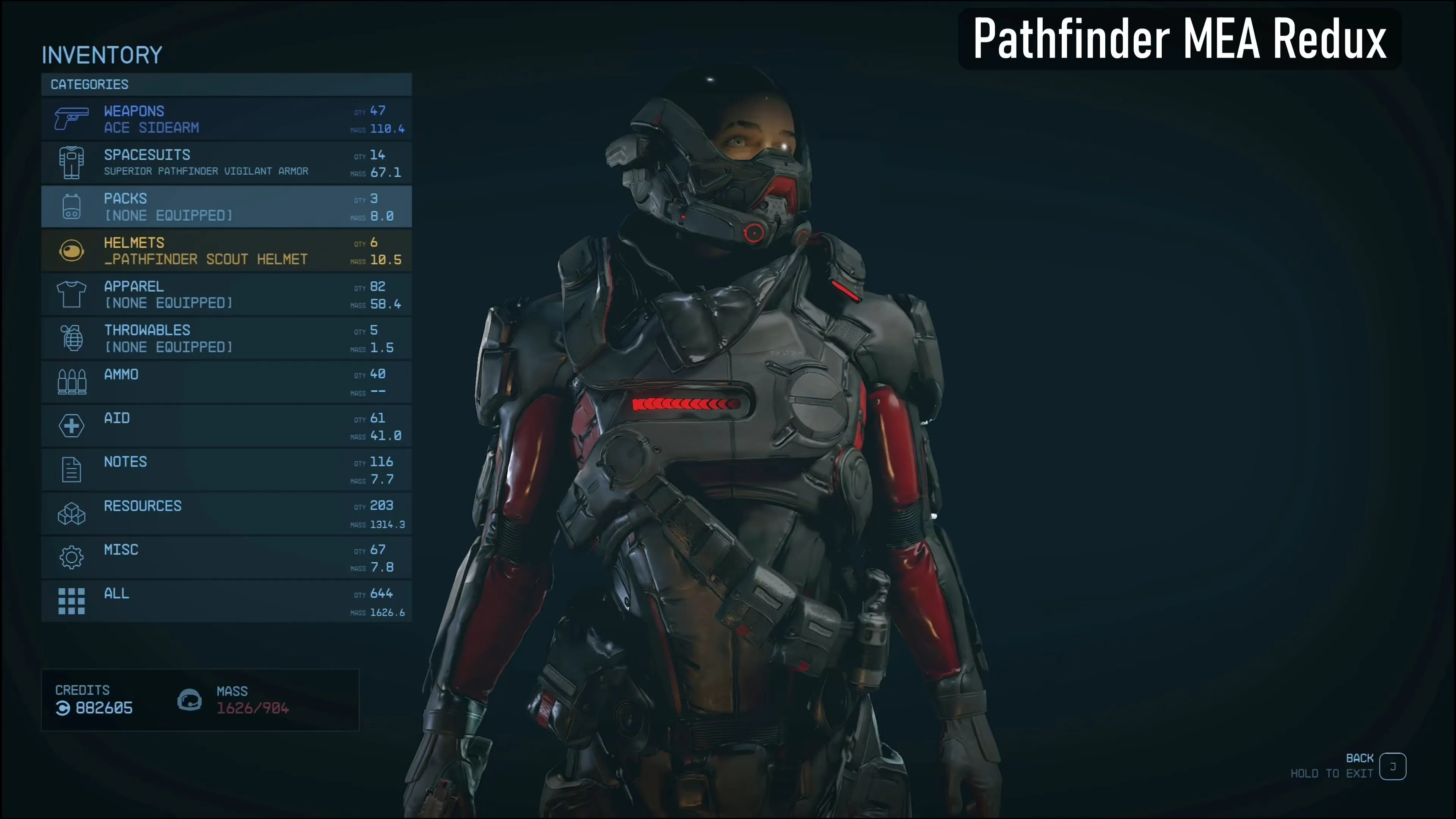The height and width of the screenshot is (819, 1456).
Task: Open the Ammo category
Action: [226, 382]
